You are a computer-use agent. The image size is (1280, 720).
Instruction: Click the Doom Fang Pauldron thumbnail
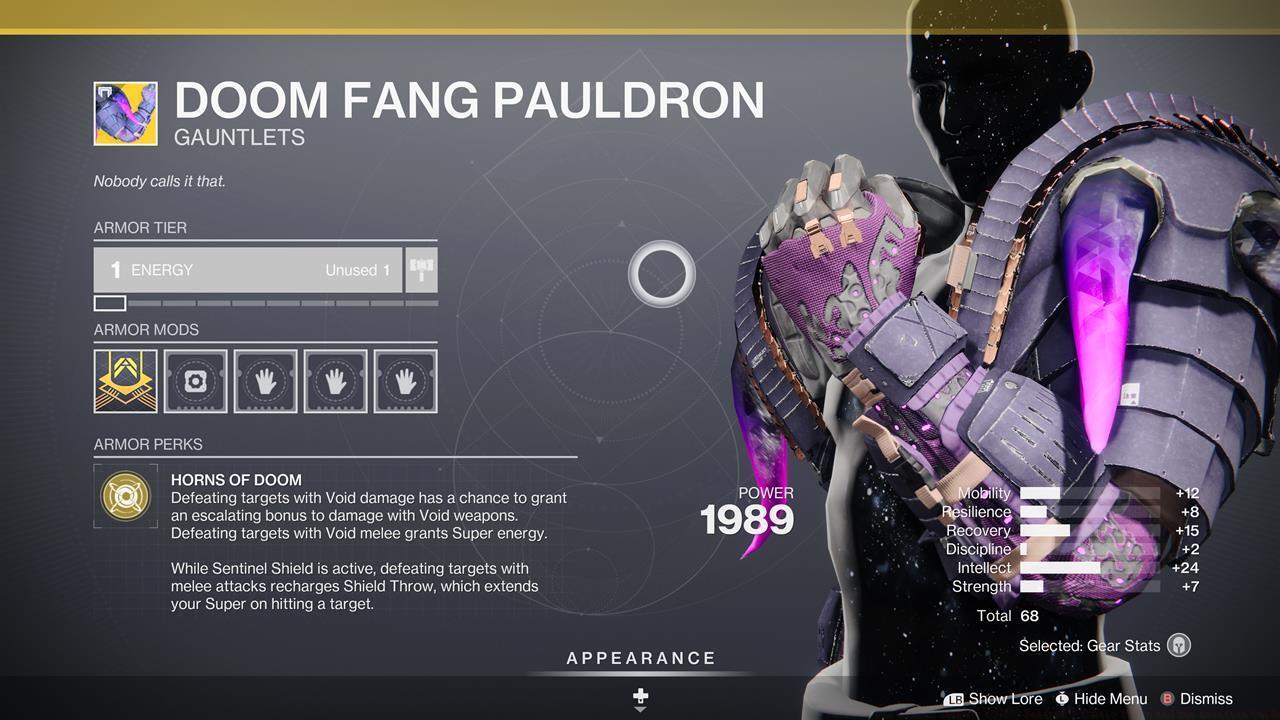coord(124,113)
